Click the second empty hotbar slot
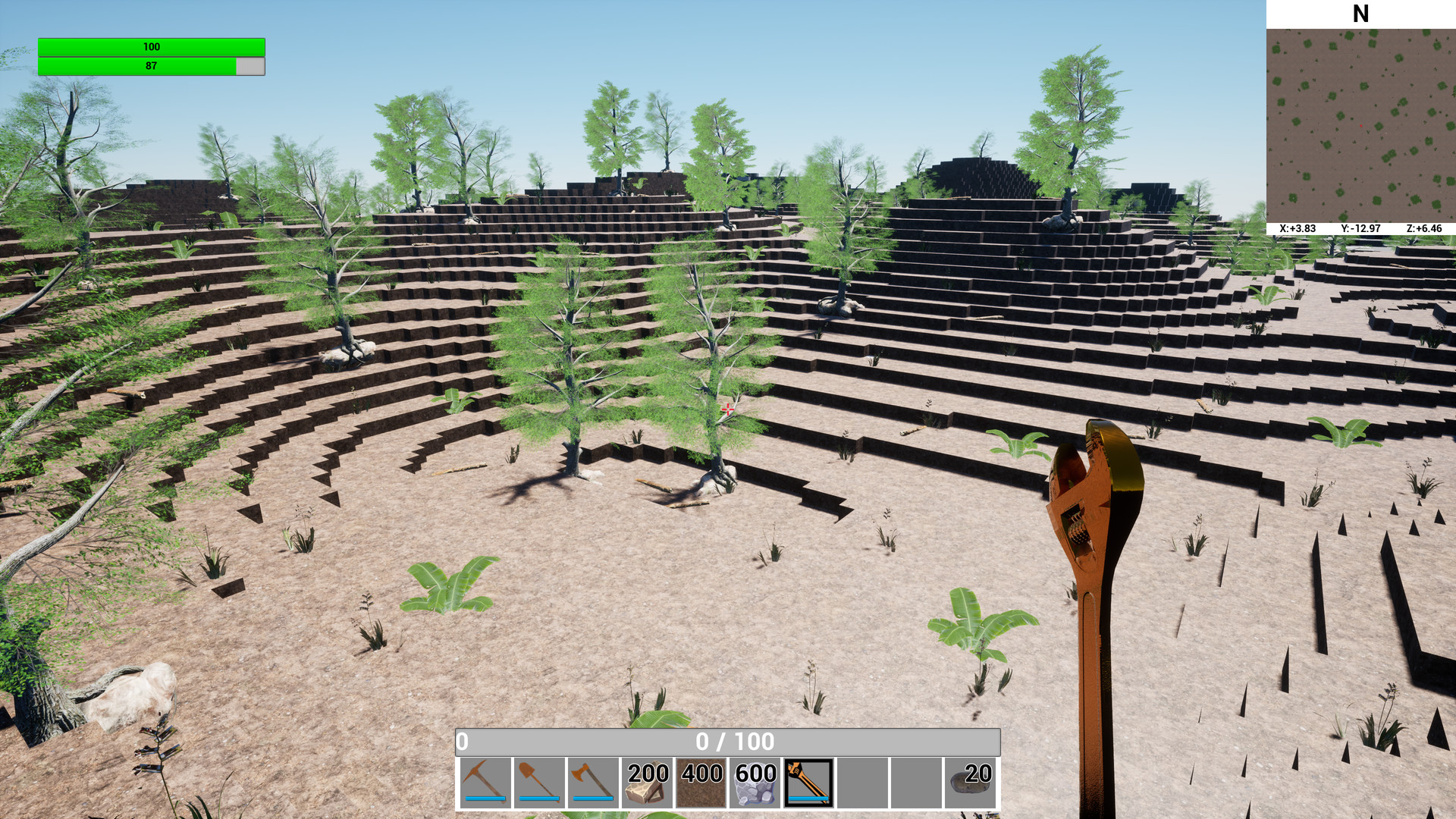Image resolution: width=1456 pixels, height=819 pixels. (918, 780)
